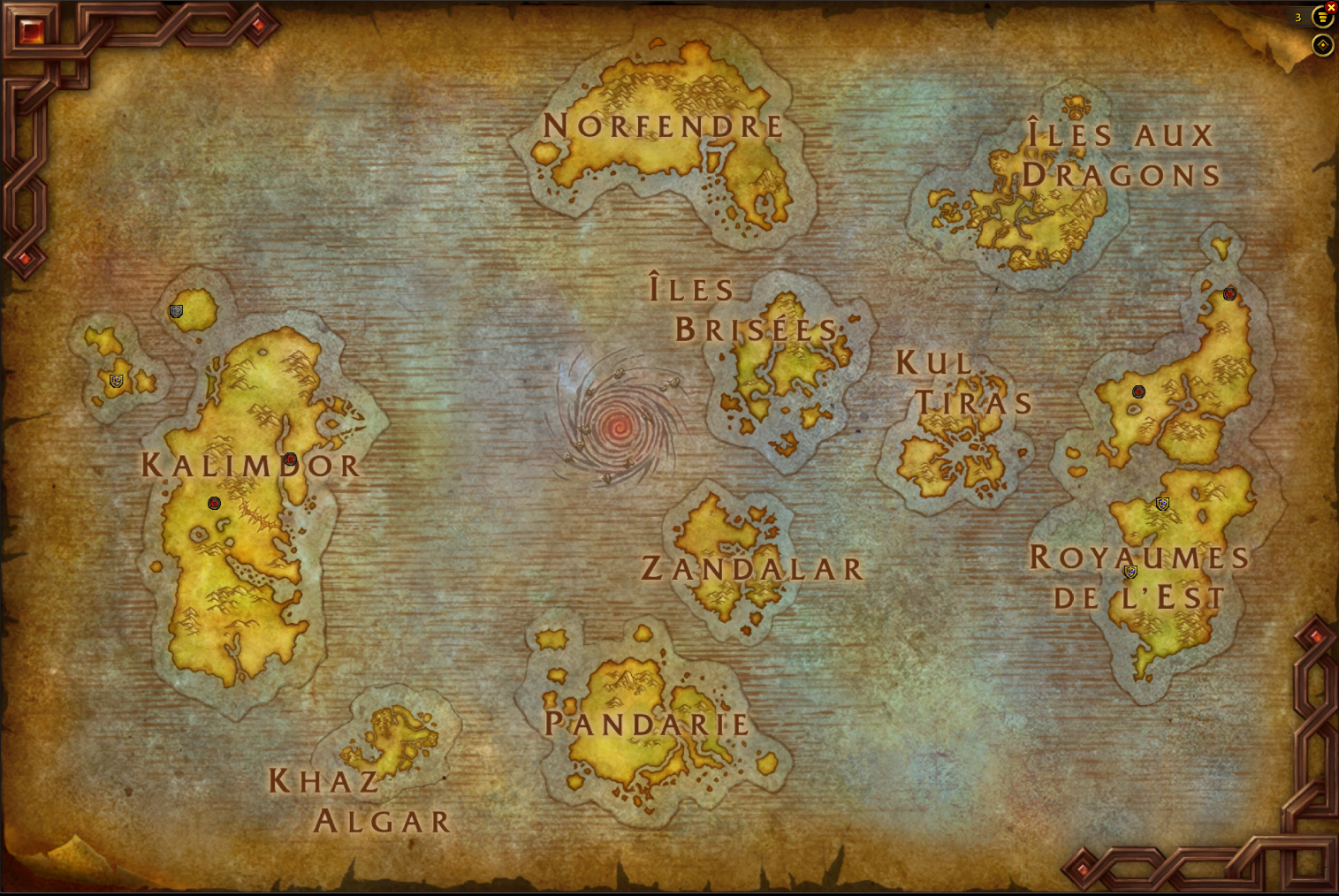Select the Horde icon atop Royaumes de l'Est
The width and height of the screenshot is (1339, 896).
[x=1229, y=293]
